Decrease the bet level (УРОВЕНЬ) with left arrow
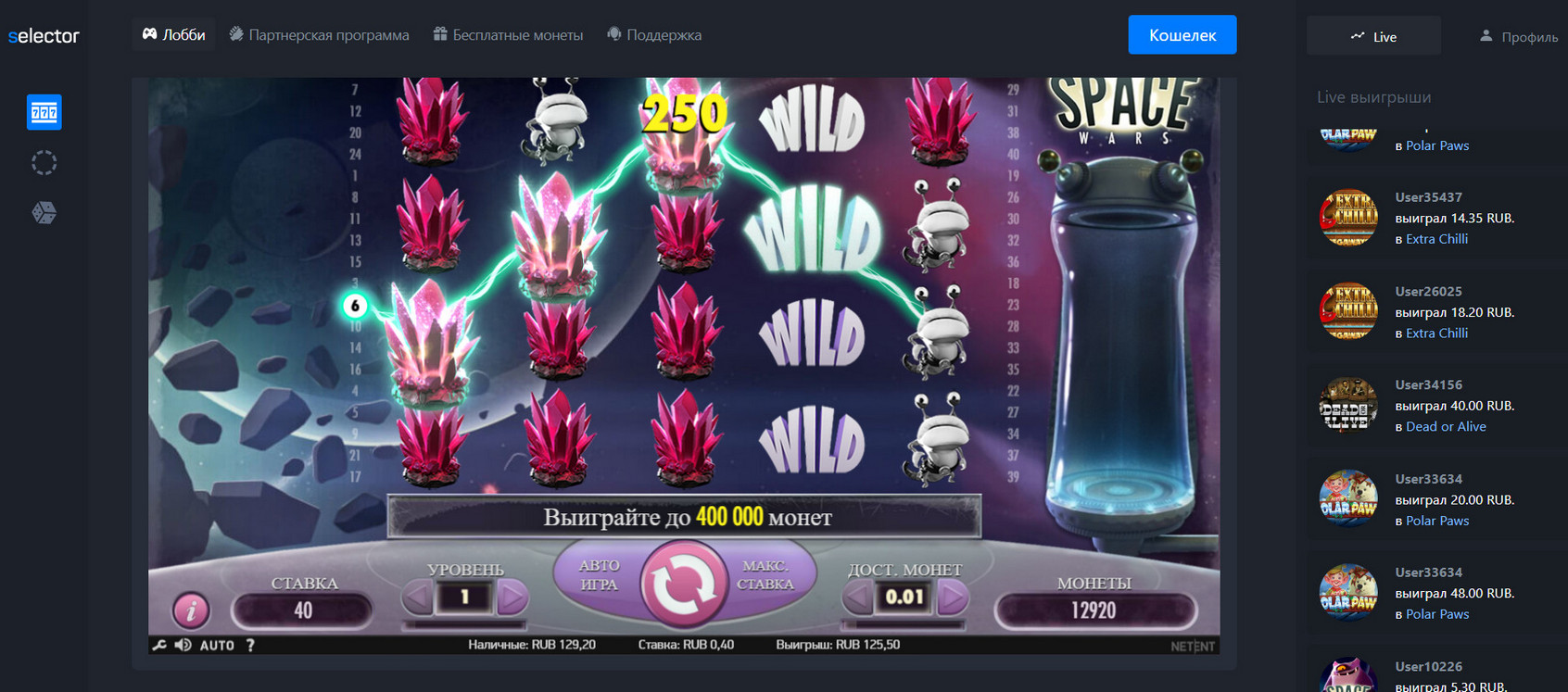 coord(418,598)
